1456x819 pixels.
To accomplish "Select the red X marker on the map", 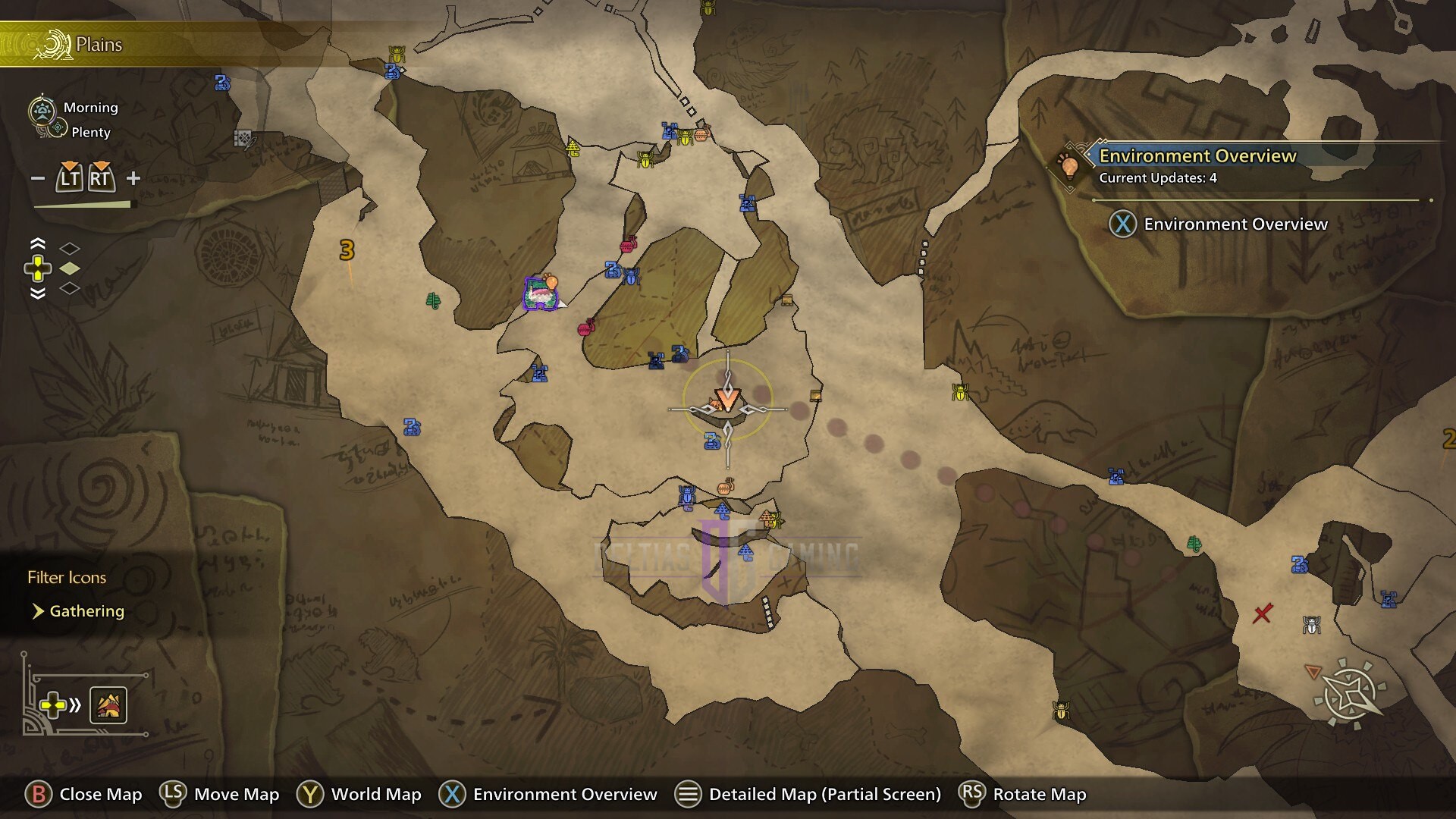I will tap(1262, 613).
